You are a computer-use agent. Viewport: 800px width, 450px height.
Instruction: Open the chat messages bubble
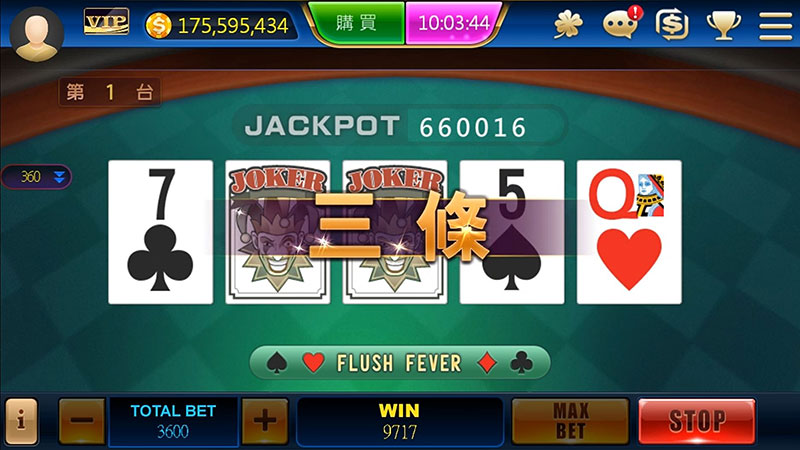coord(620,24)
